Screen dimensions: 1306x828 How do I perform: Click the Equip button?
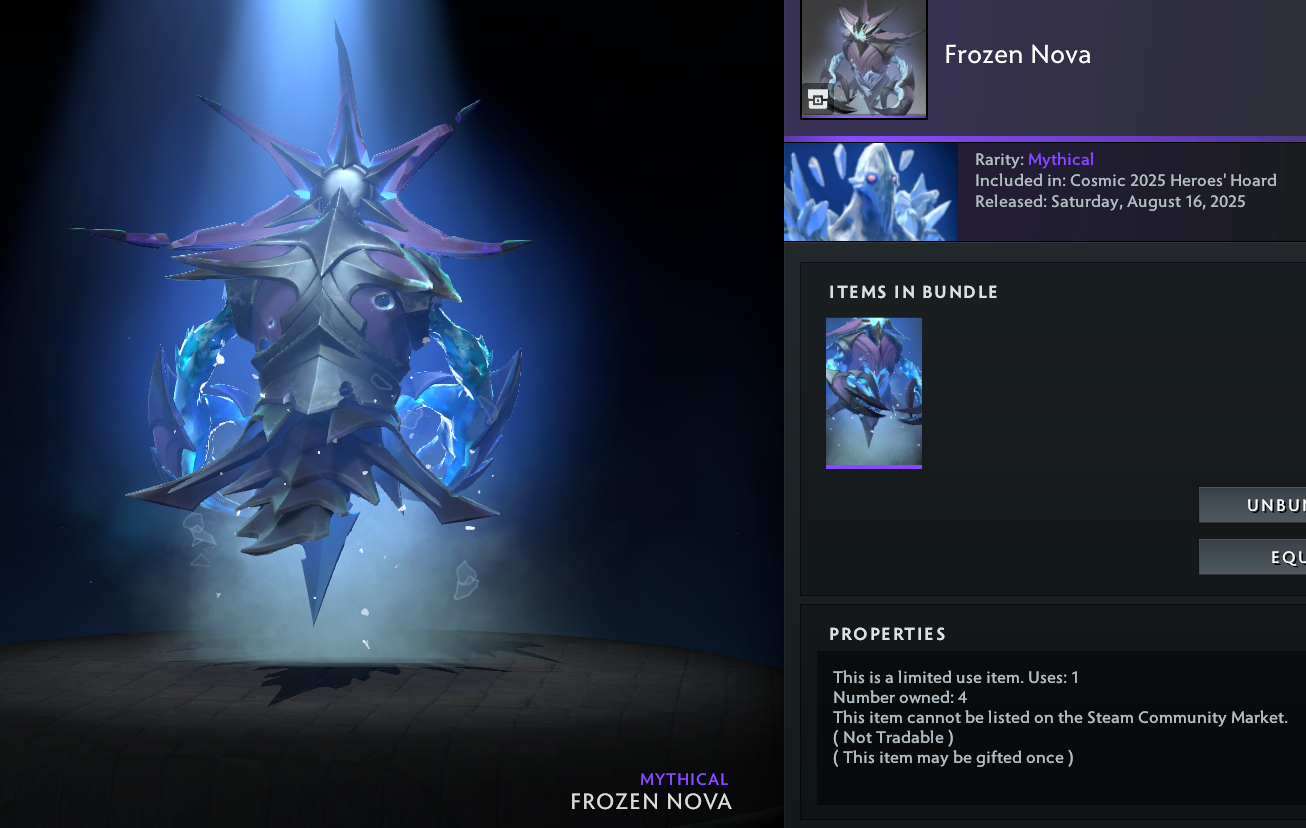[x=1254, y=557]
